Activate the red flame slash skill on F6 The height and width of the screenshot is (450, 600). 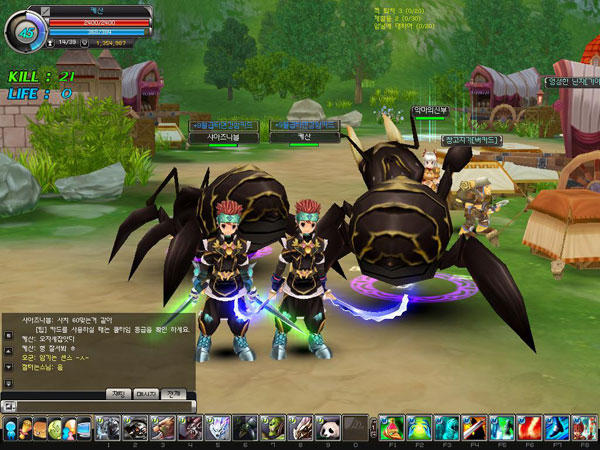click(x=529, y=428)
